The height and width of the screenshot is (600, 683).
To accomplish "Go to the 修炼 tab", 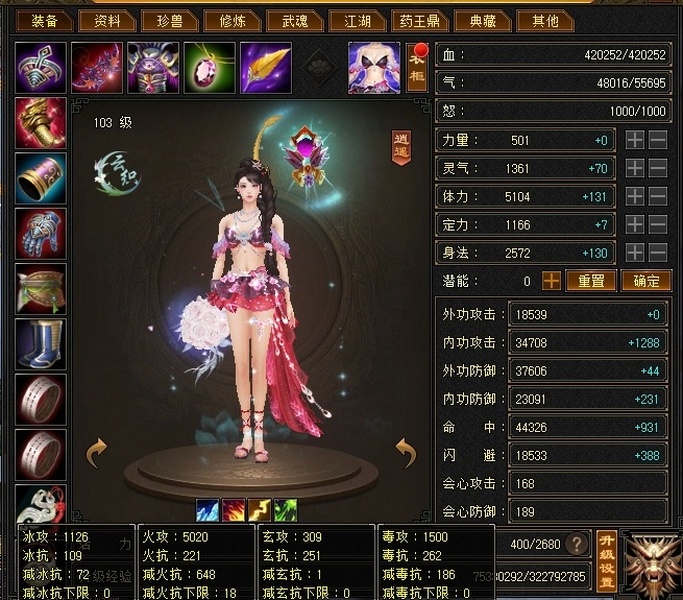I will point(233,20).
